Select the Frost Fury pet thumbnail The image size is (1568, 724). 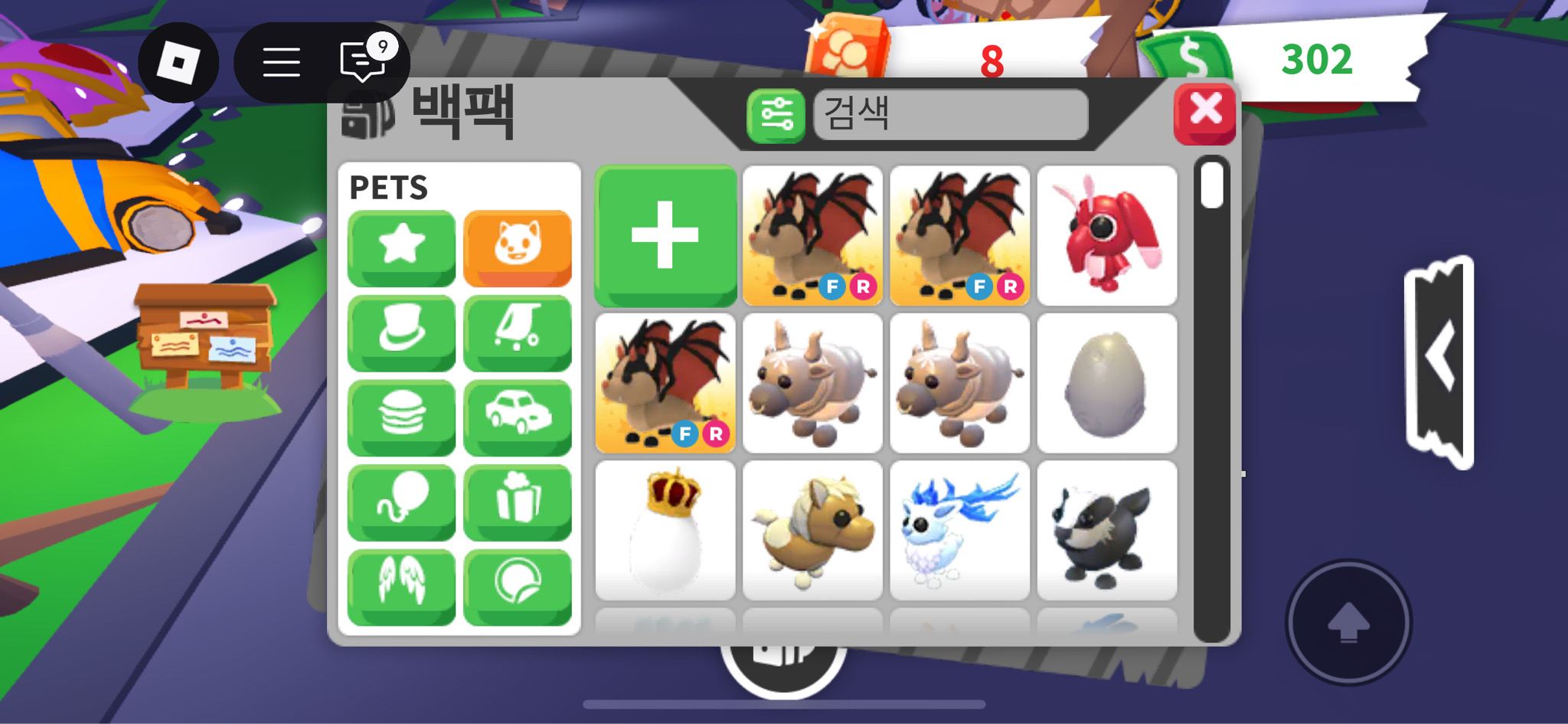click(959, 529)
